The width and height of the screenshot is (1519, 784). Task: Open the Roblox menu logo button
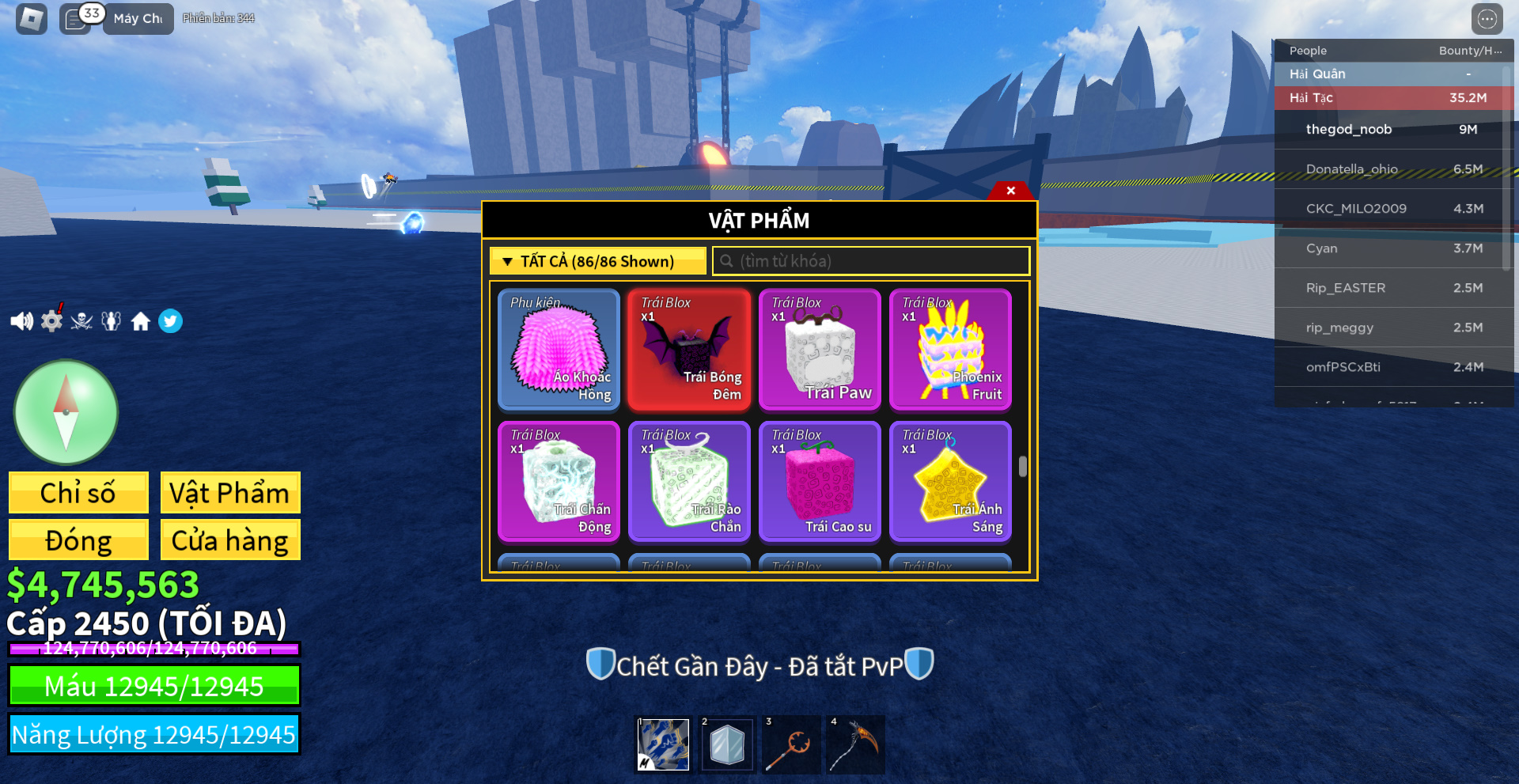(32, 19)
